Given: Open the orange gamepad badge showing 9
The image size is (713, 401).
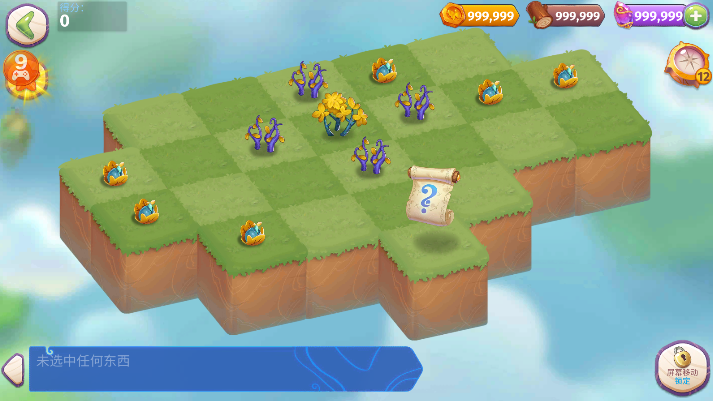Looking at the screenshot, I should (x=23, y=73).
